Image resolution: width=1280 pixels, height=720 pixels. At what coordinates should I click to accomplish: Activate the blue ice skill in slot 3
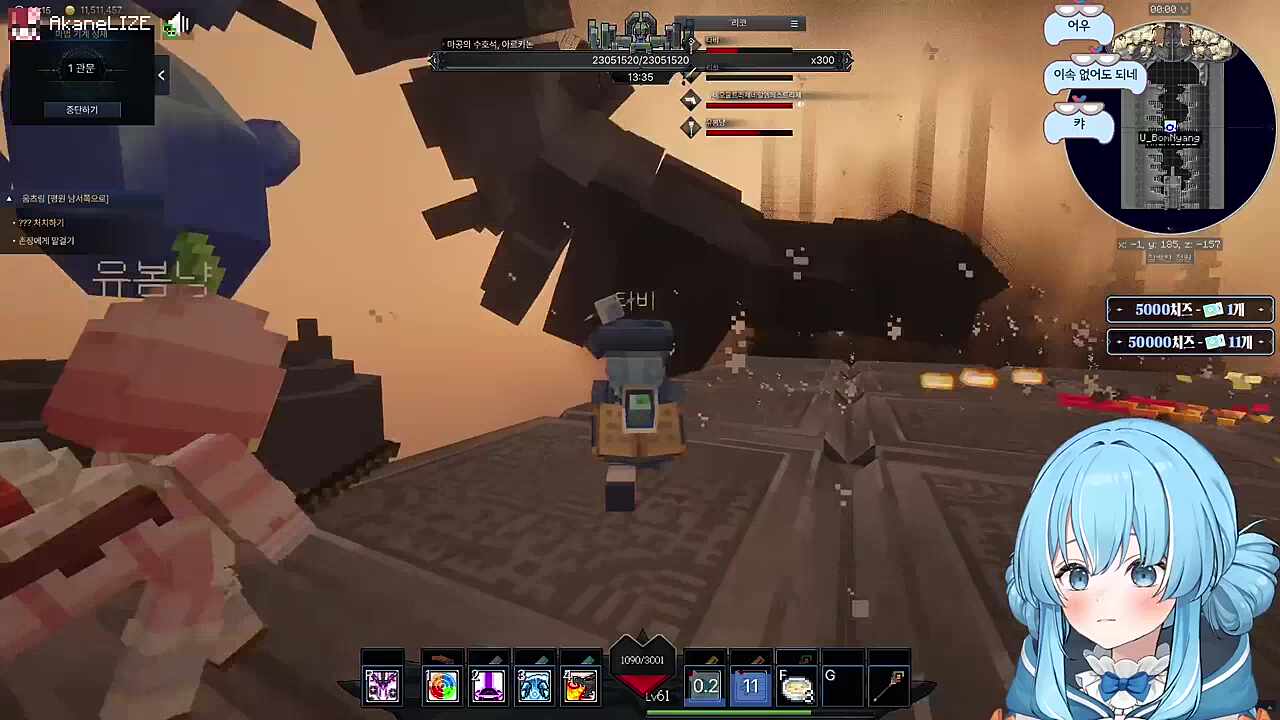534,685
